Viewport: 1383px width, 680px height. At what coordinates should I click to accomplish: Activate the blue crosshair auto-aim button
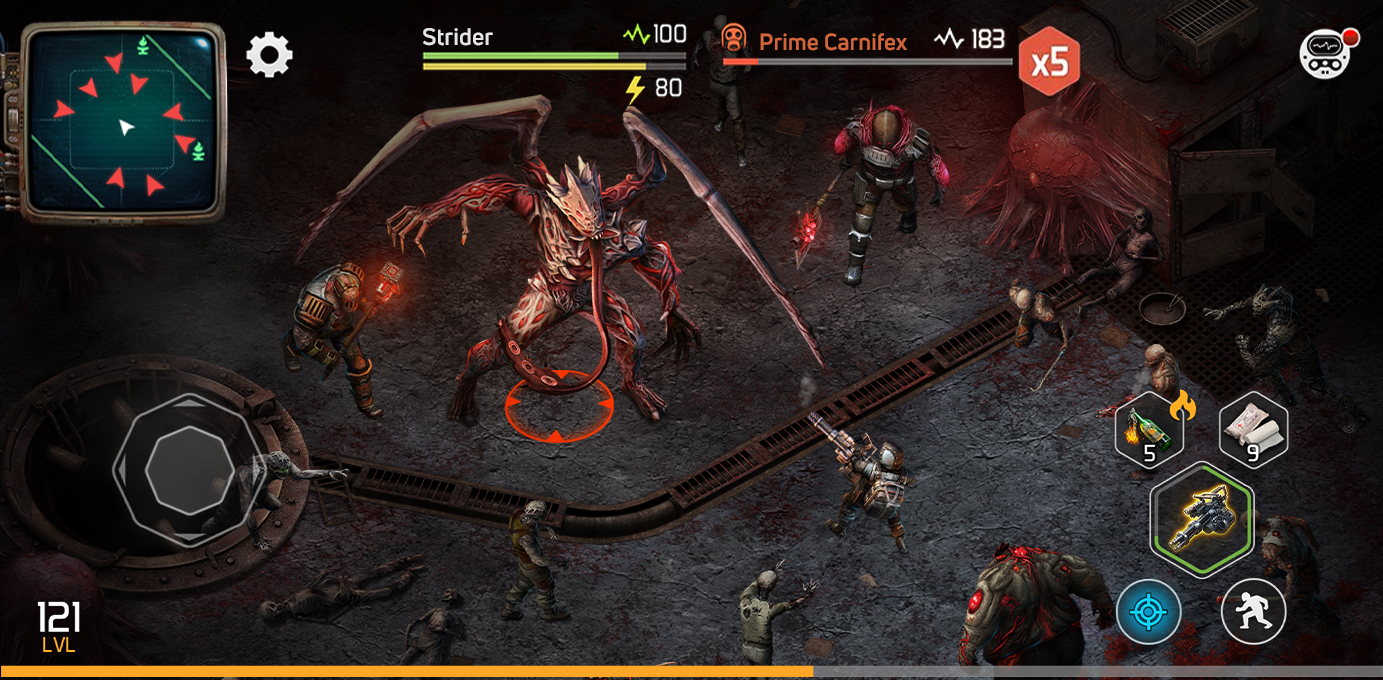pyautogui.click(x=1149, y=611)
